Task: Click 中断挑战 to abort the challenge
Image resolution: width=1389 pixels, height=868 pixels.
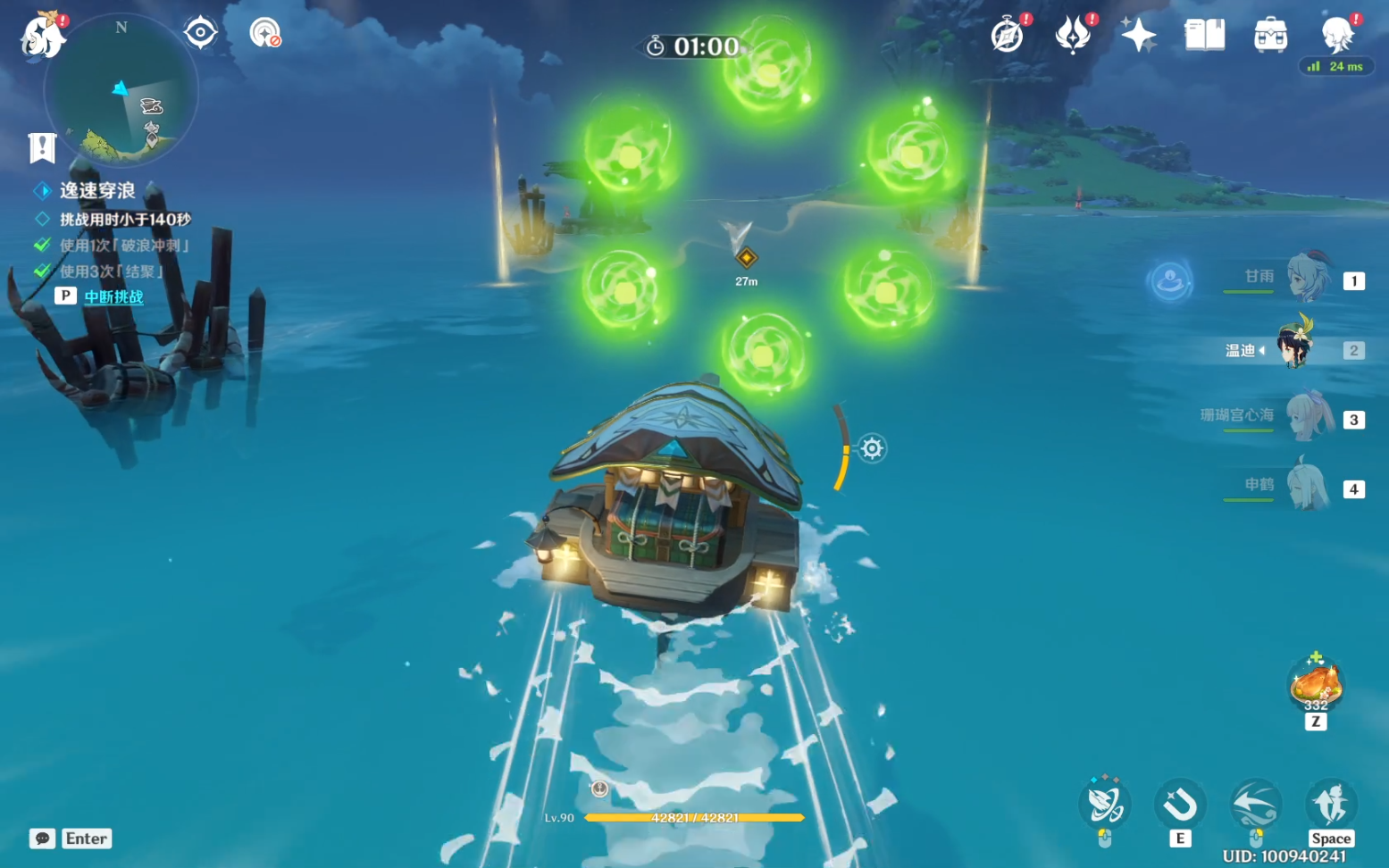Action: point(113,296)
